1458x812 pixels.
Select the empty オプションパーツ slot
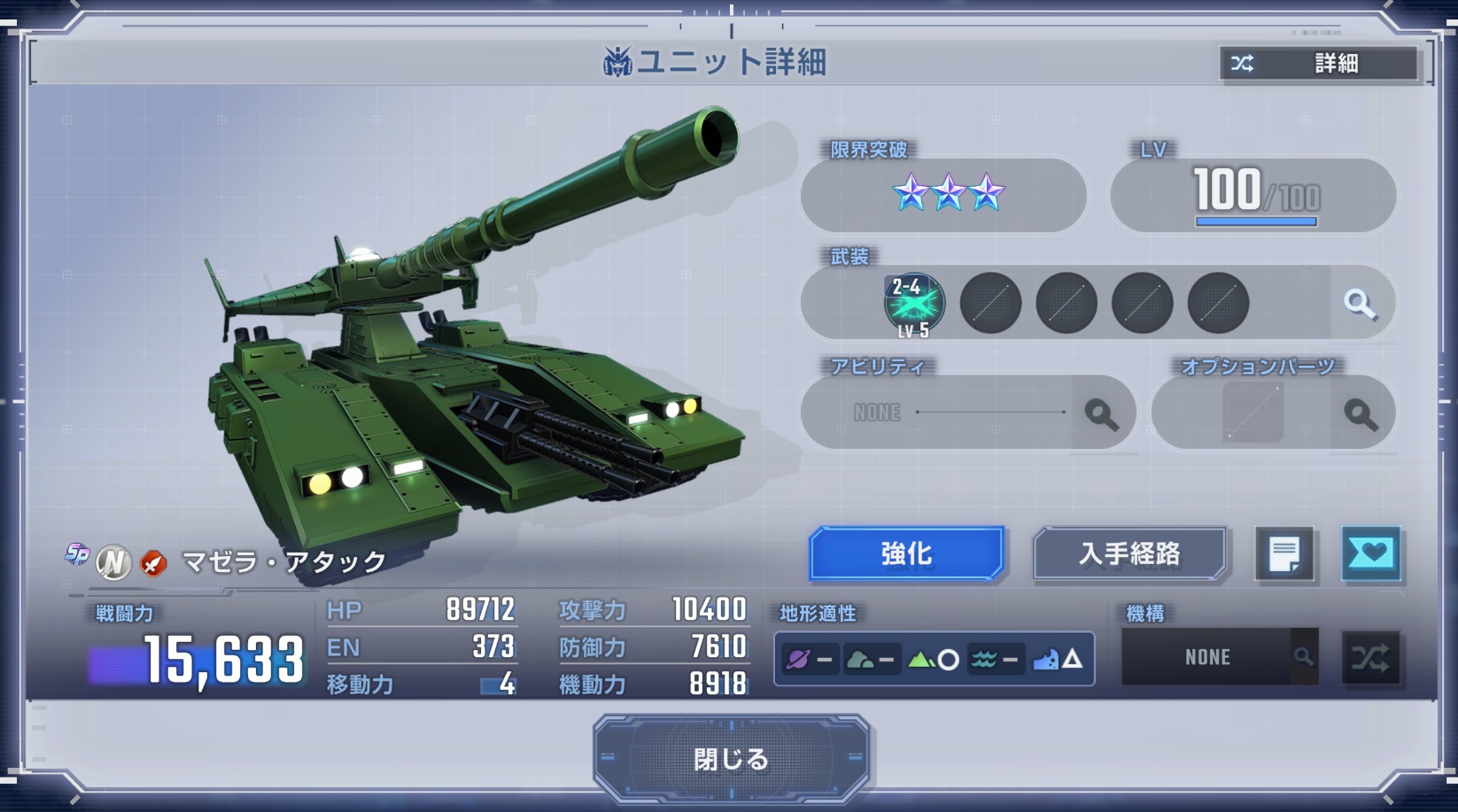[1252, 413]
